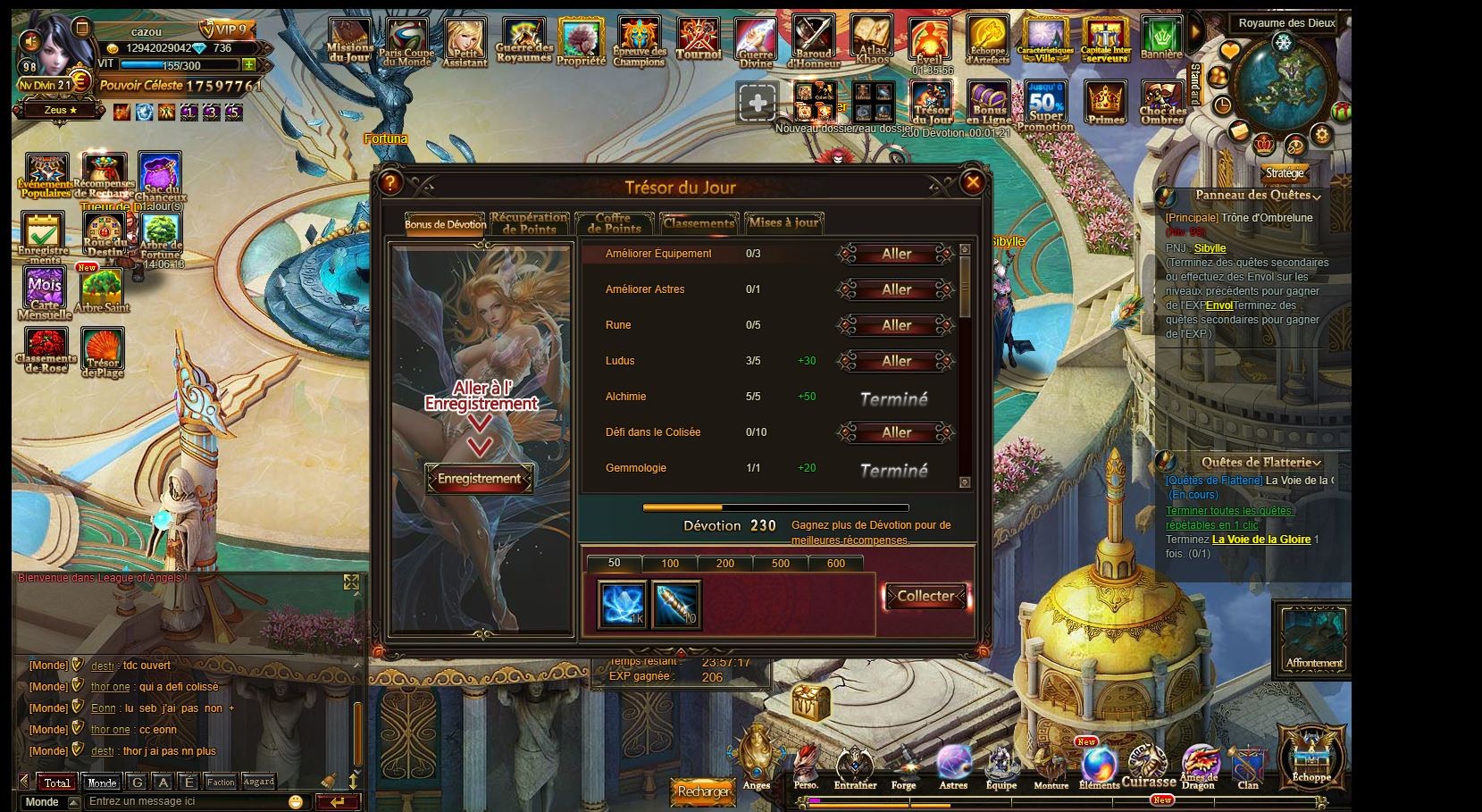Show the Classements tab
This screenshot has width=1482, height=812.
click(x=699, y=223)
